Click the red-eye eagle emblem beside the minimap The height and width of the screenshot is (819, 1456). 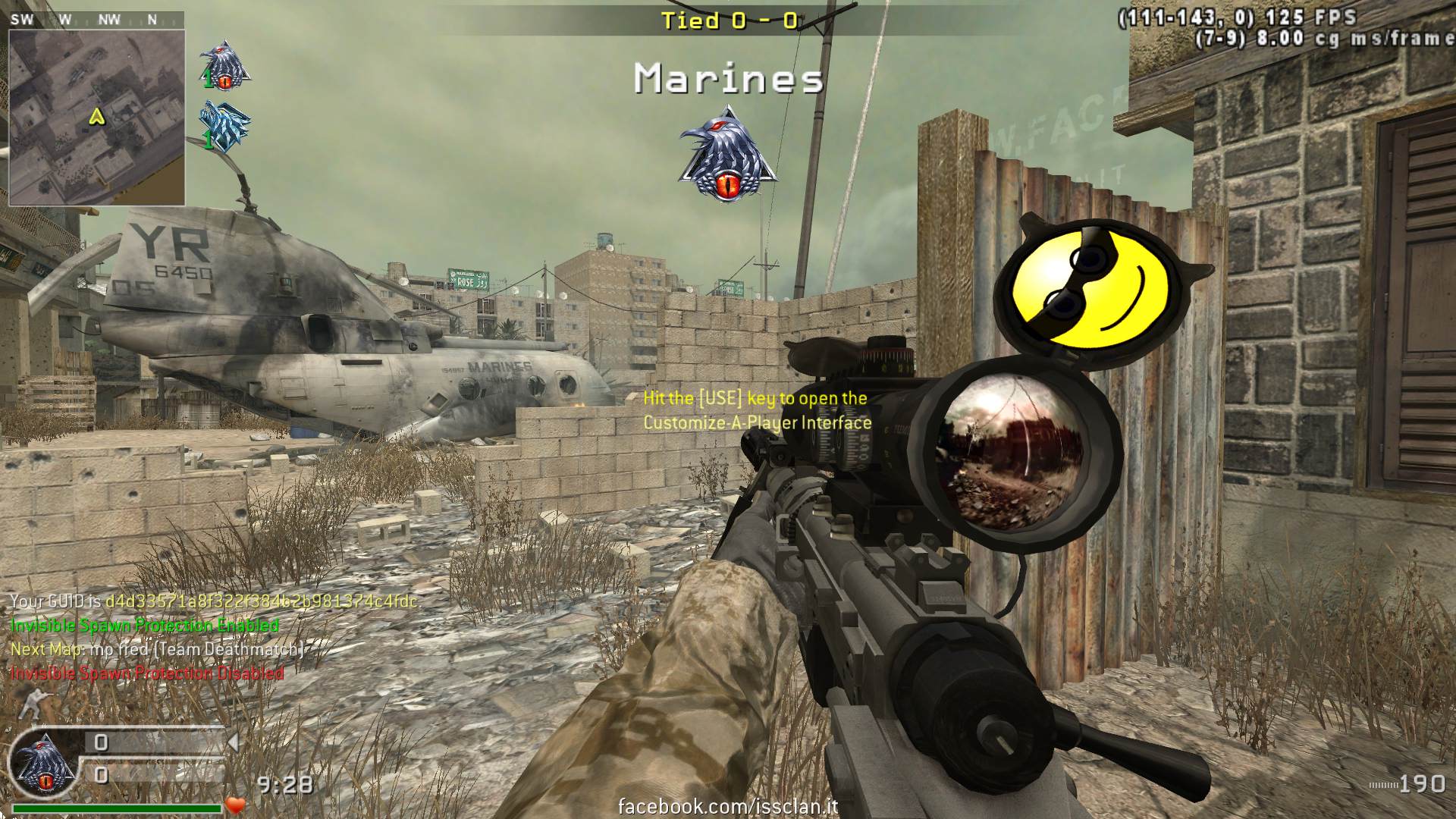coord(225,65)
